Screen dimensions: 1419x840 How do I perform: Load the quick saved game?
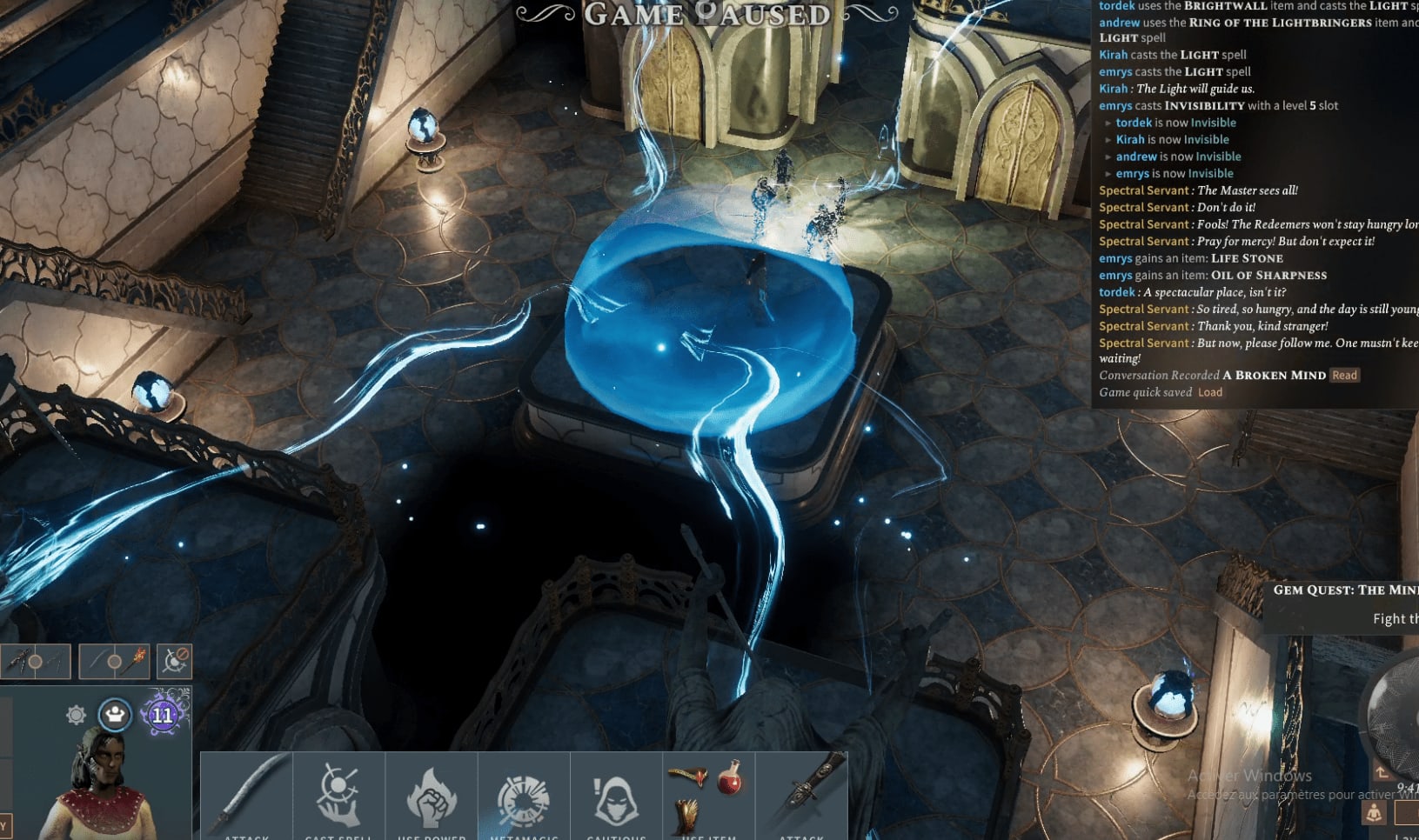coord(1209,392)
